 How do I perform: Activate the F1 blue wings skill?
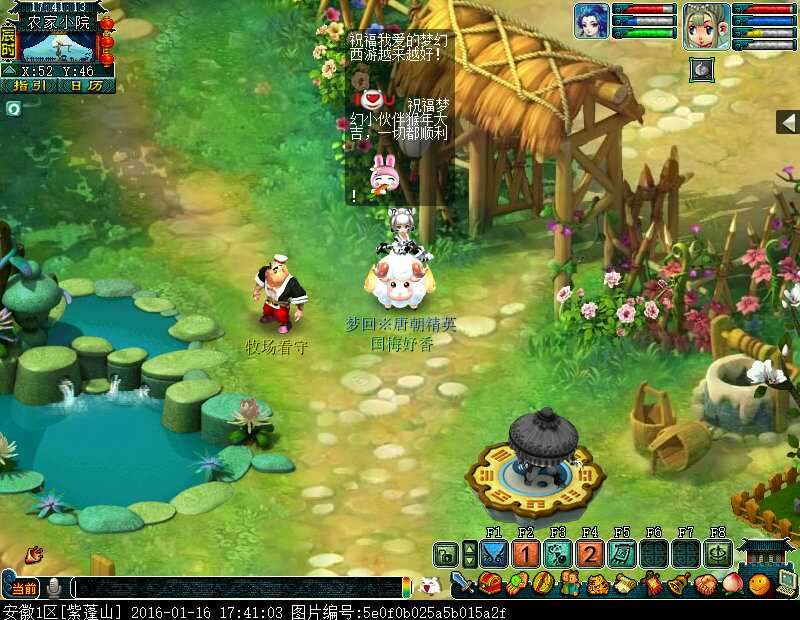[493, 554]
